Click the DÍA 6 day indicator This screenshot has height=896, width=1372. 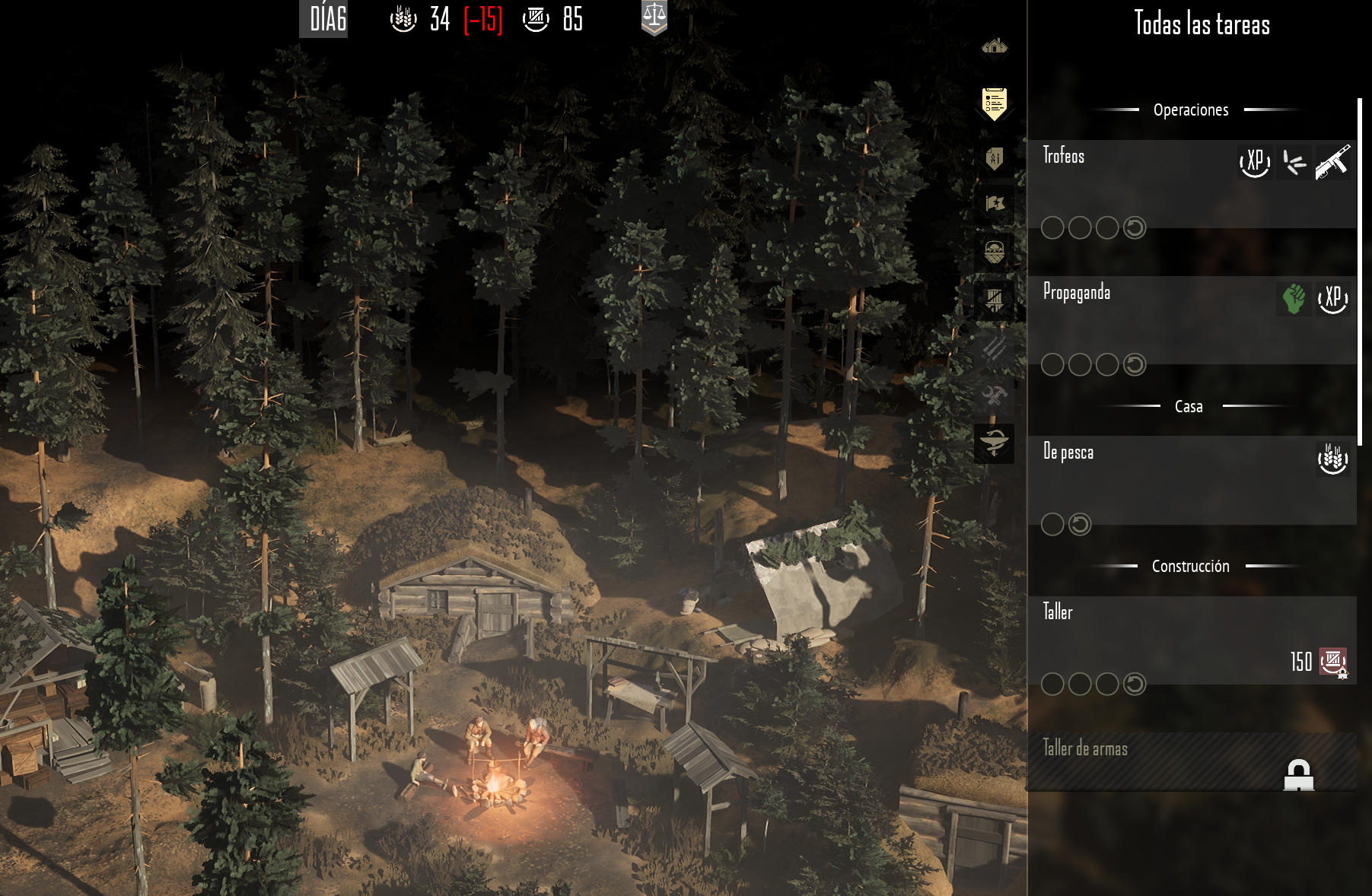coord(327,19)
